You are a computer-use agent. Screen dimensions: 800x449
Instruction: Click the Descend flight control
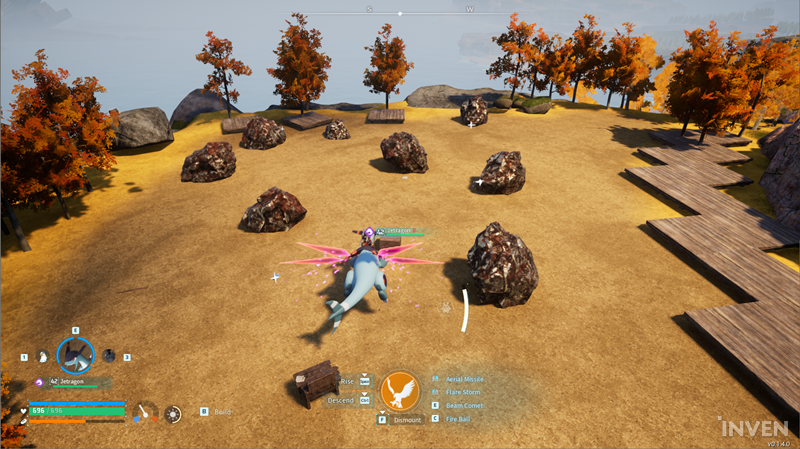[x=341, y=401]
